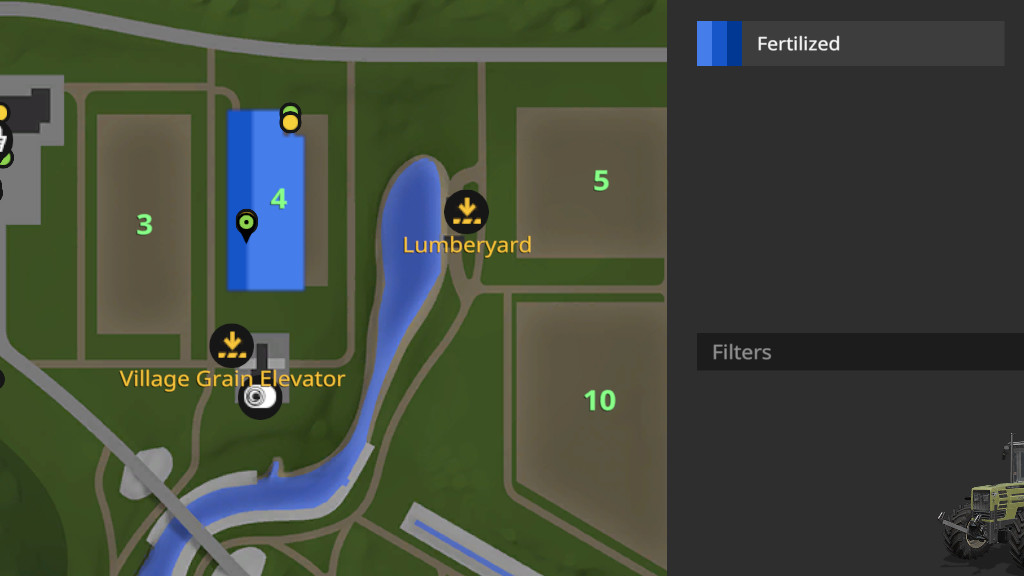Choose field number 3 on the map
This screenshot has height=576, width=1024.
[x=144, y=224]
